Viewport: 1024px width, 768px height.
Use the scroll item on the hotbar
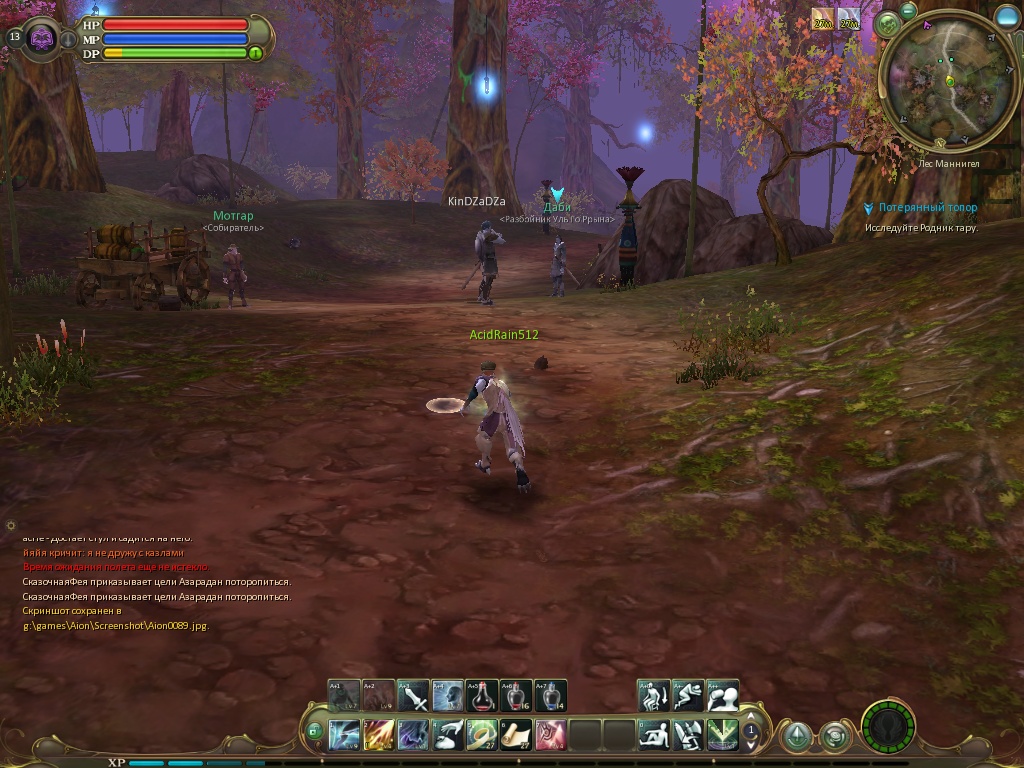click(x=516, y=735)
